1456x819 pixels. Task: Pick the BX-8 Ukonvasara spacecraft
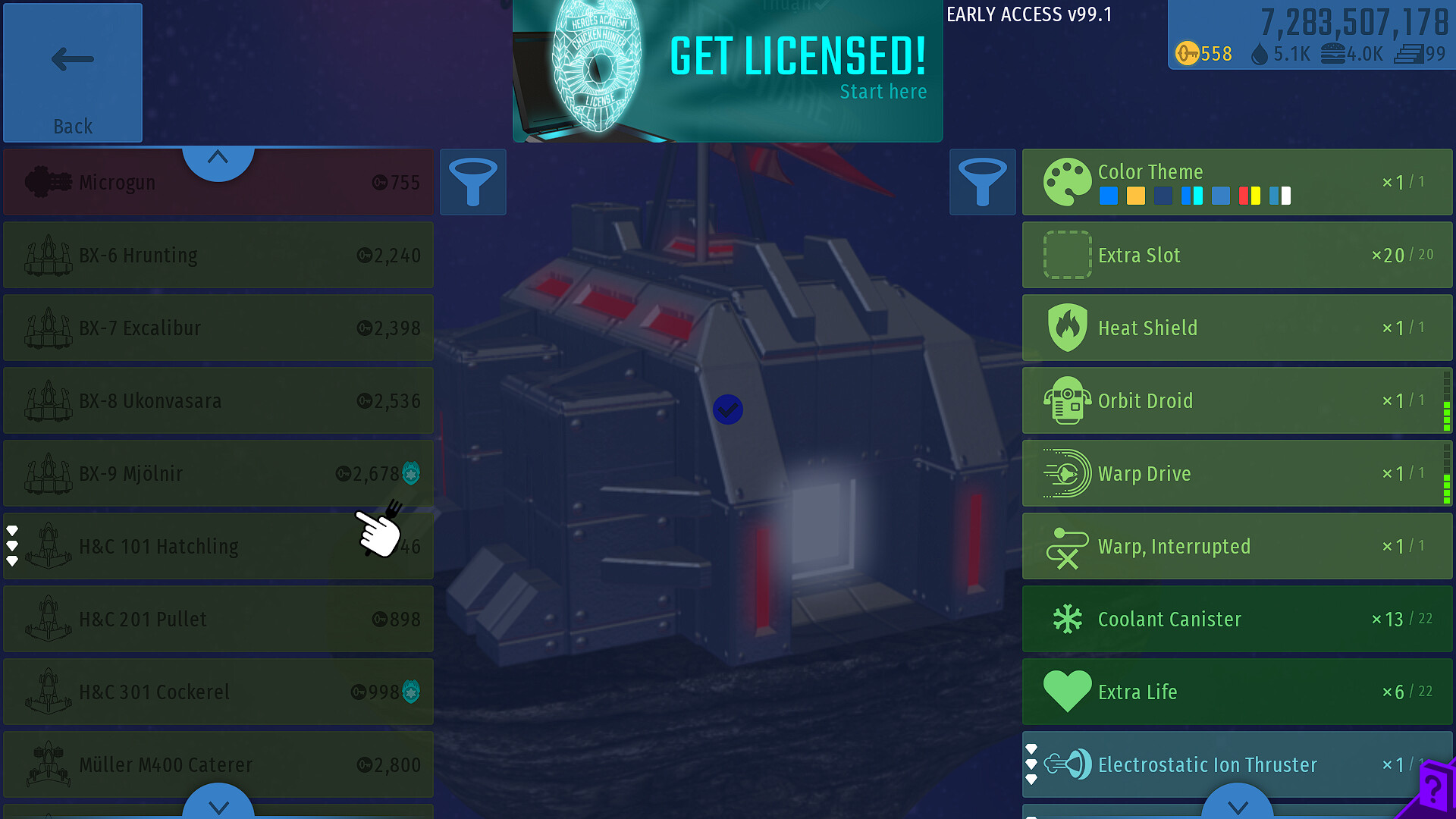pos(218,400)
